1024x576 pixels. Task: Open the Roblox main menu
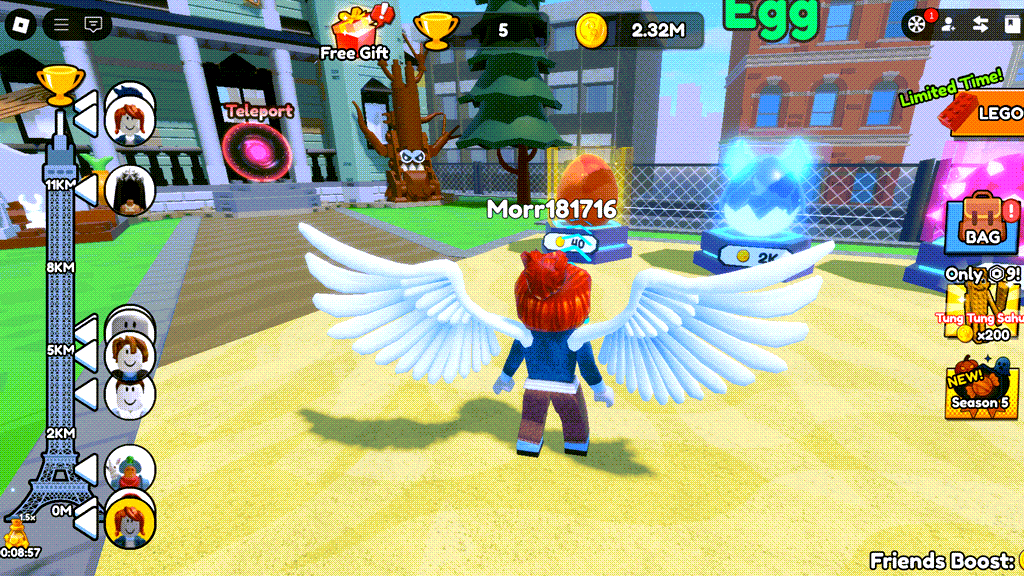pyautogui.click(x=22, y=24)
